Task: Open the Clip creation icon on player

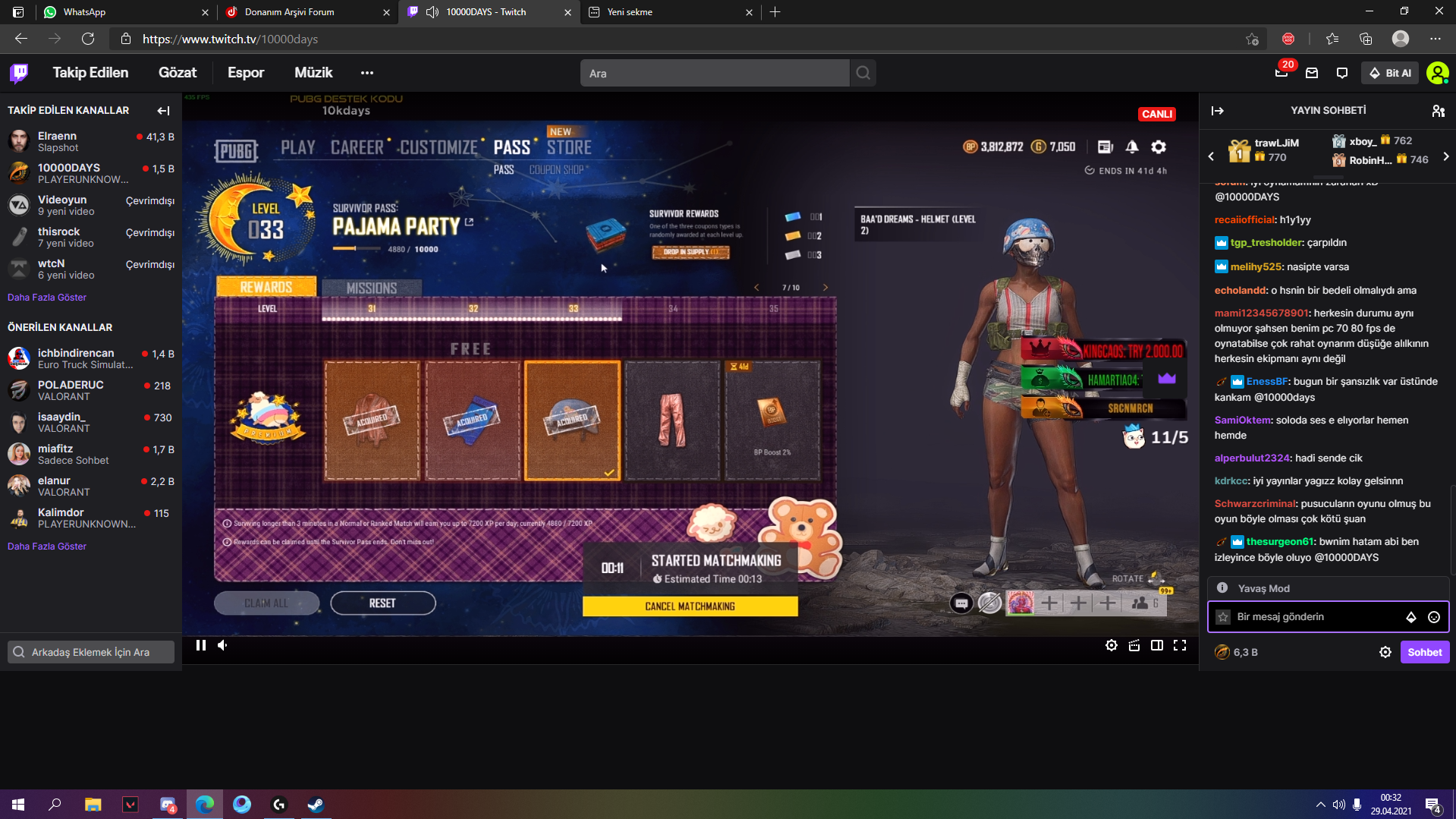Action: [x=1134, y=645]
